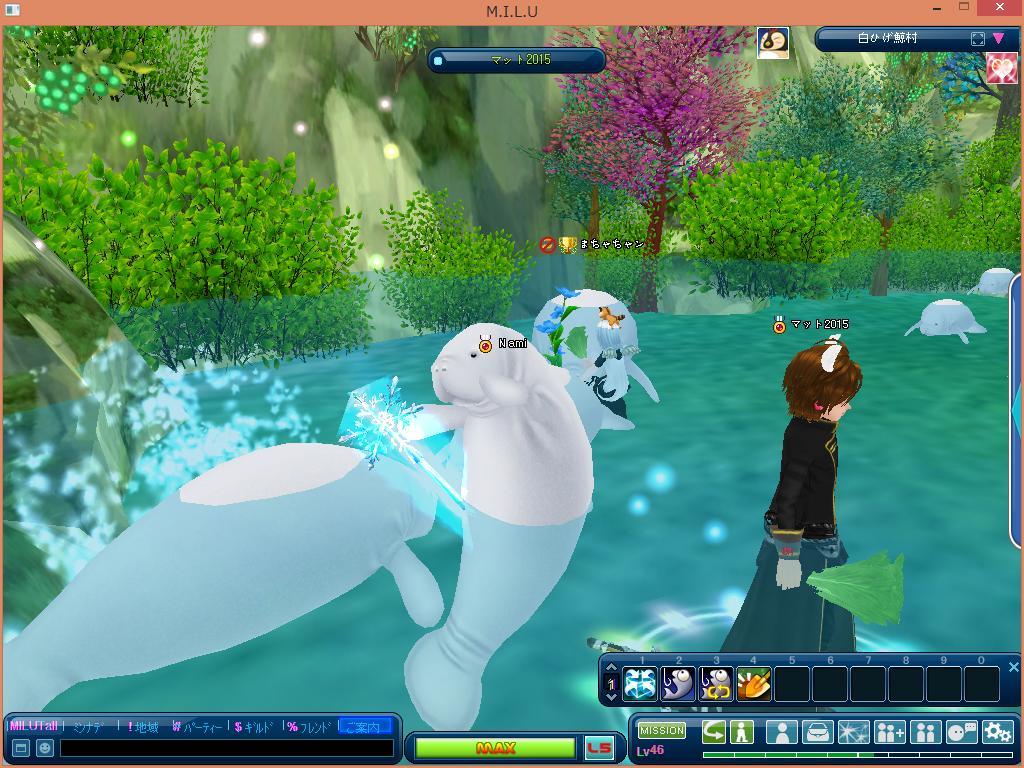The width and height of the screenshot is (1024, 768).
Task: Click the add friend icon with plus
Action: click(889, 732)
